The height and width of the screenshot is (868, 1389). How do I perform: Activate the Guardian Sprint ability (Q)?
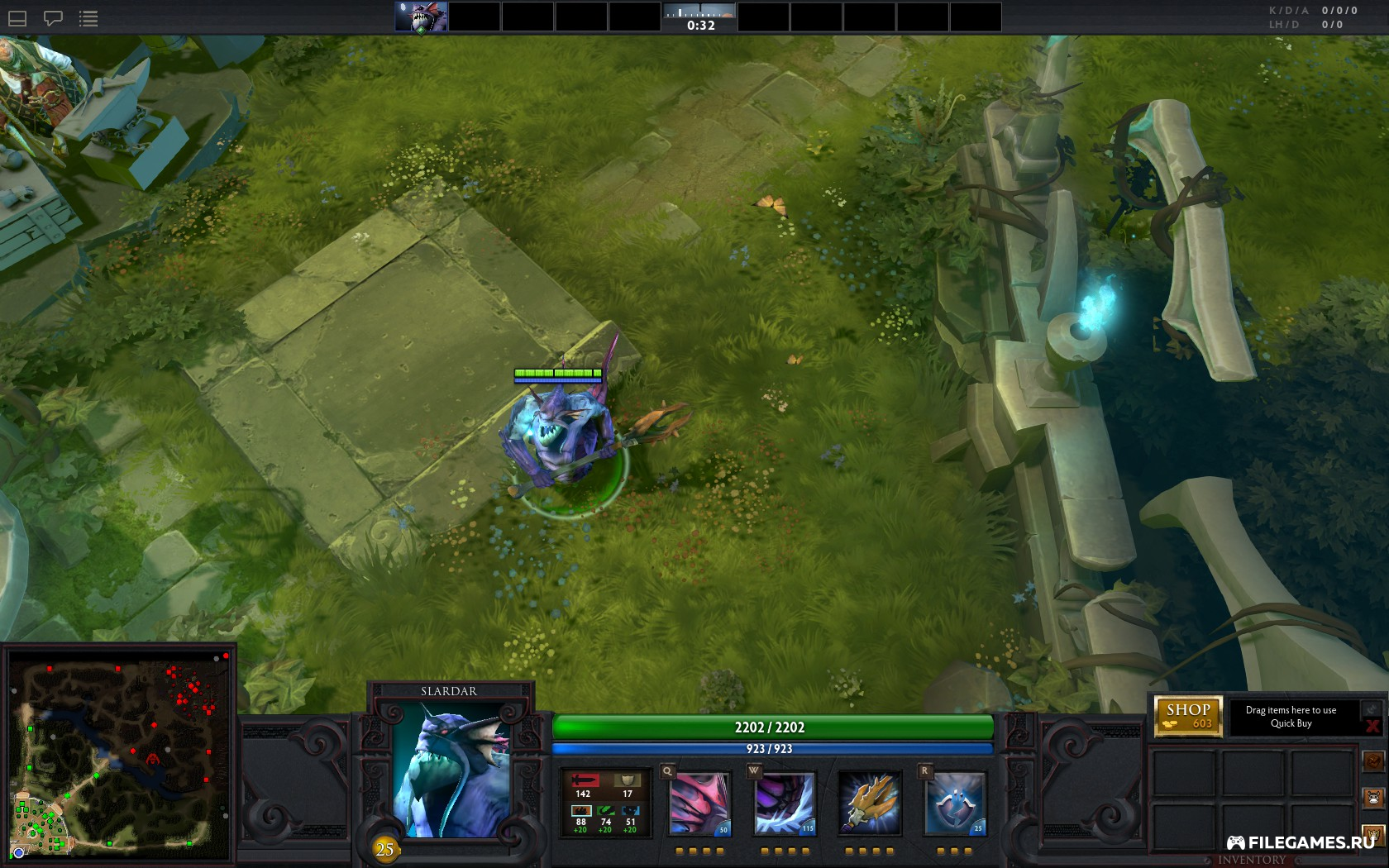699,804
